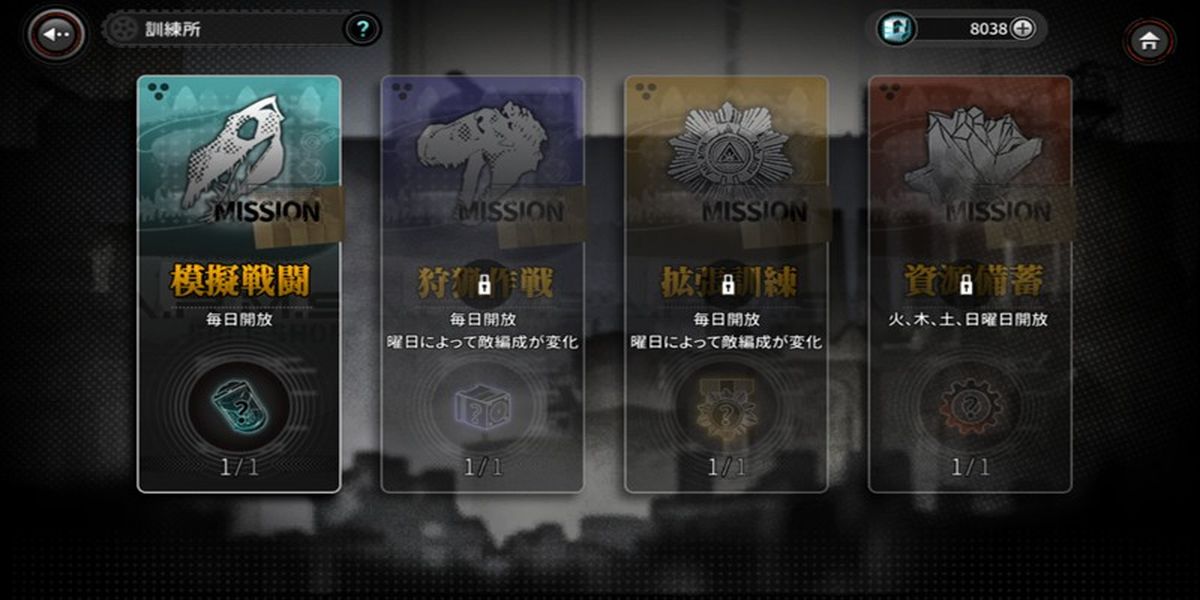Image resolution: width=1200 pixels, height=600 pixels.
Task: Return to the home screen
Action: [1149, 40]
